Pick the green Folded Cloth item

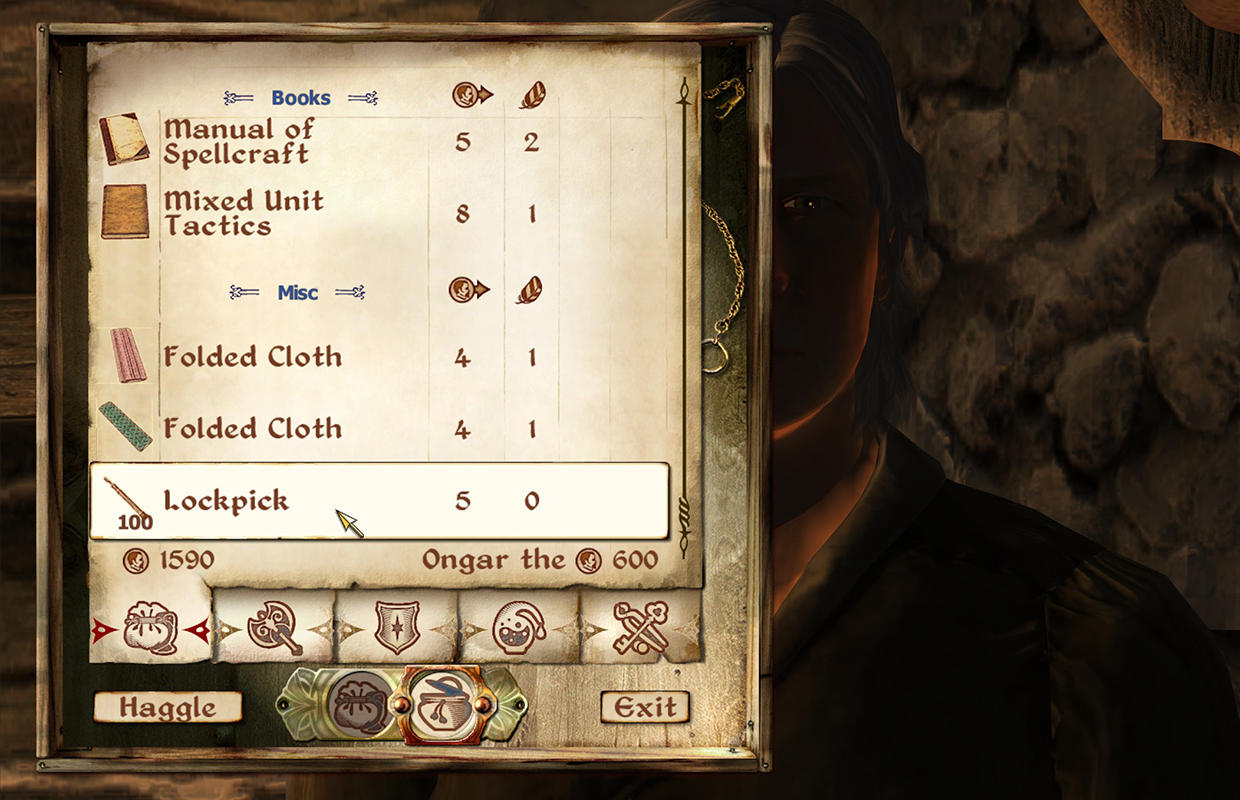point(252,429)
